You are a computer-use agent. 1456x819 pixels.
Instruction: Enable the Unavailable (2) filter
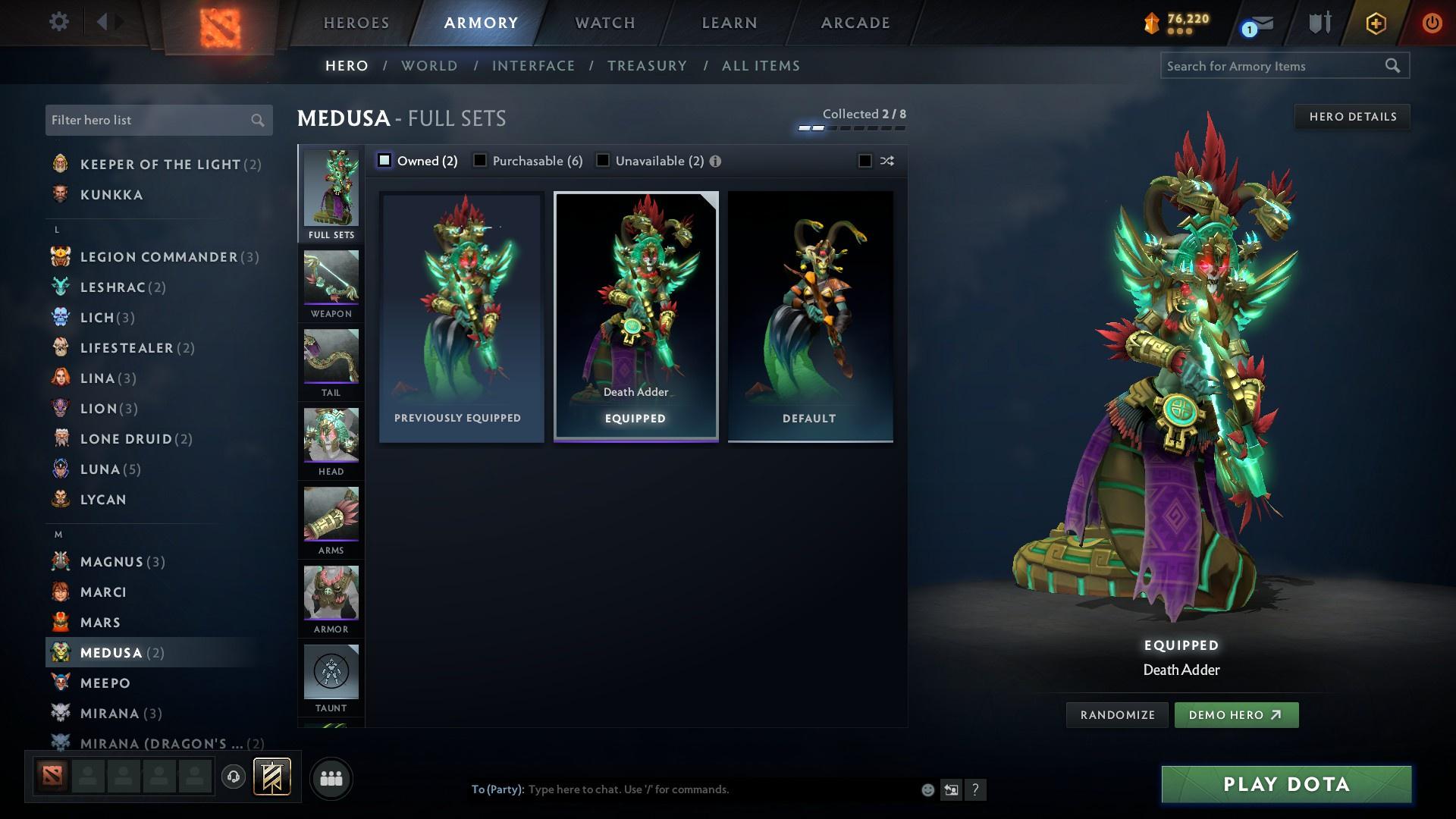pos(603,160)
